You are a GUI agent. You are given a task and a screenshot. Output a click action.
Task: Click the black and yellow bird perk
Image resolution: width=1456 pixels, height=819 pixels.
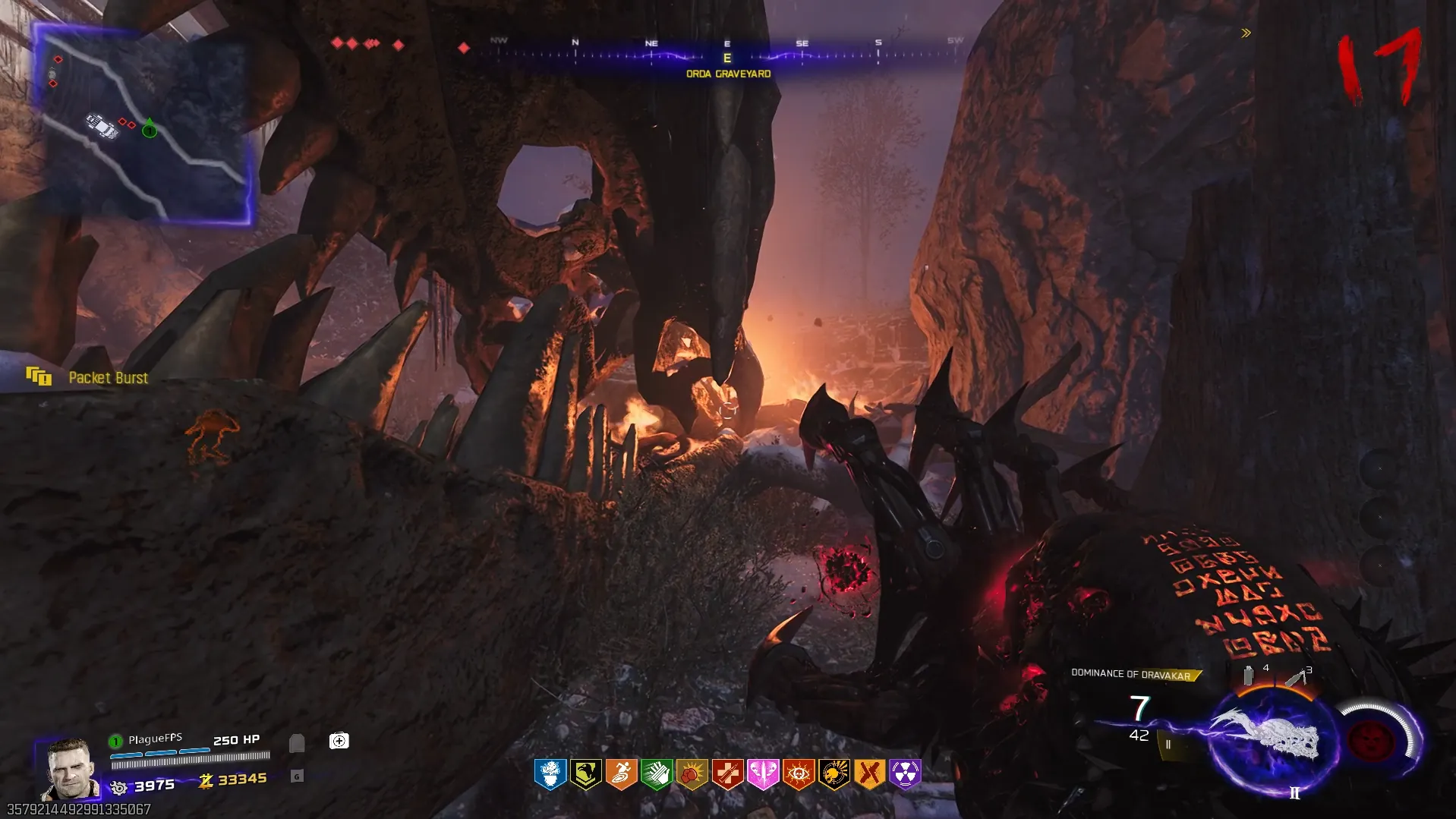coord(586,773)
